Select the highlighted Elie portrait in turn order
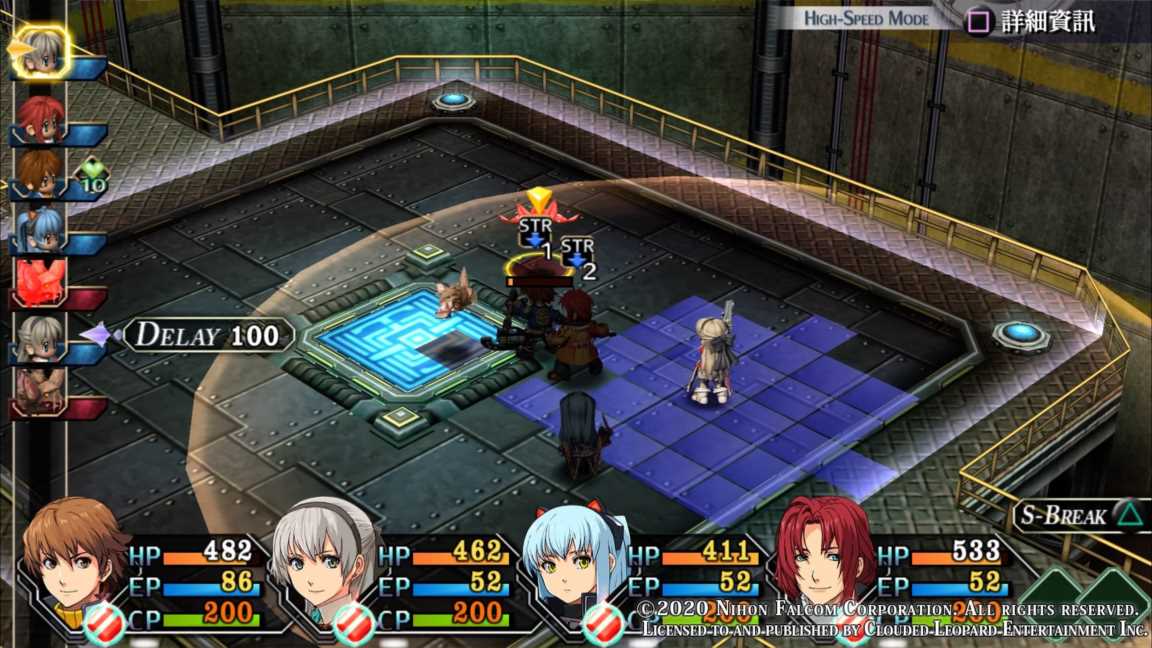Viewport: 1152px width, 648px height. coord(42,52)
